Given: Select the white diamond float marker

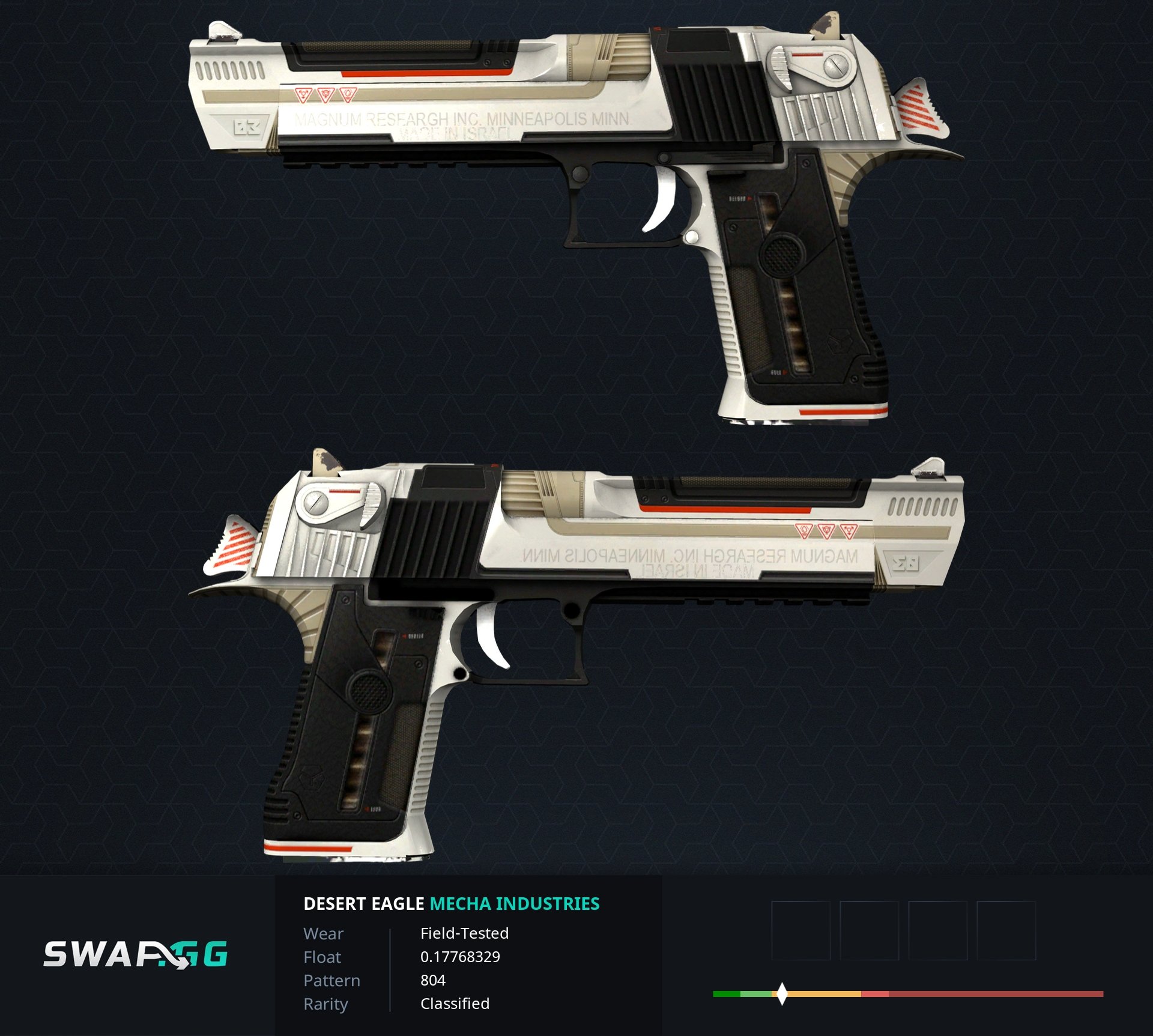Looking at the screenshot, I should pos(781,993).
